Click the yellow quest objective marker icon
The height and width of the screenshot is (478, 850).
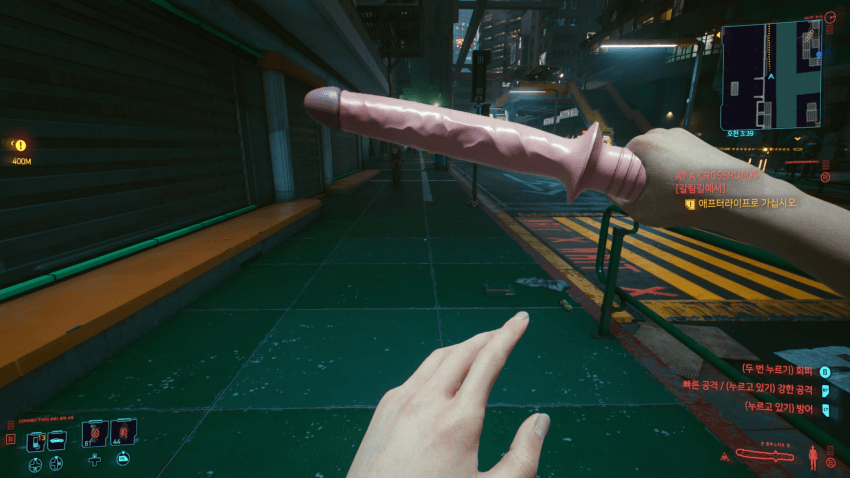coord(689,203)
